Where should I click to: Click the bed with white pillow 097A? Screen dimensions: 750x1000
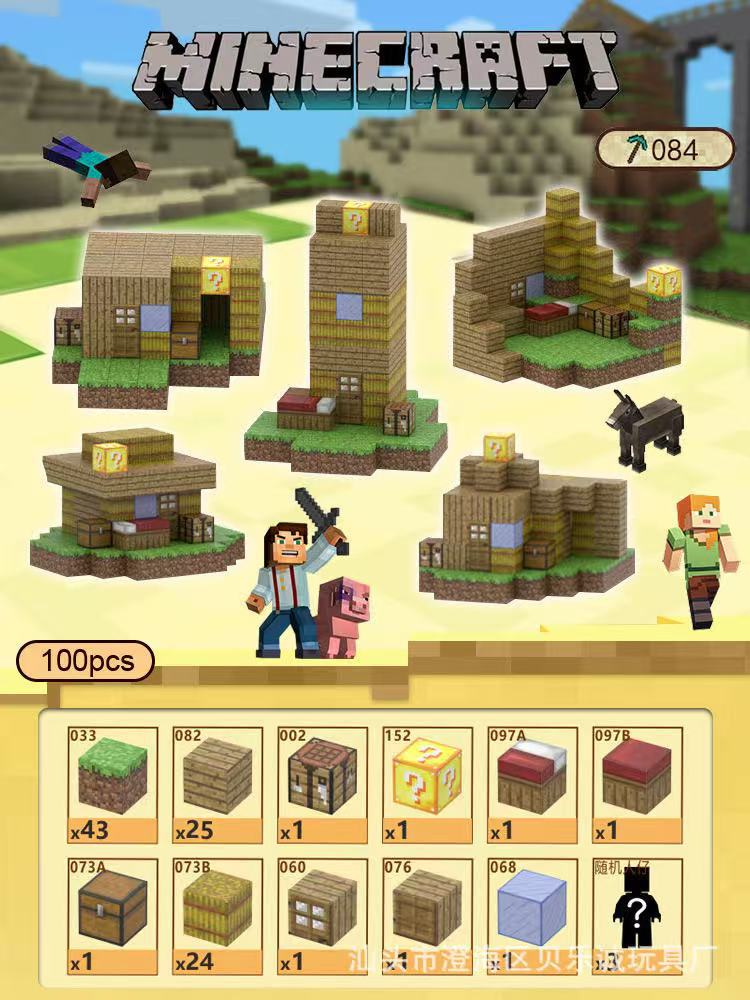point(532,785)
